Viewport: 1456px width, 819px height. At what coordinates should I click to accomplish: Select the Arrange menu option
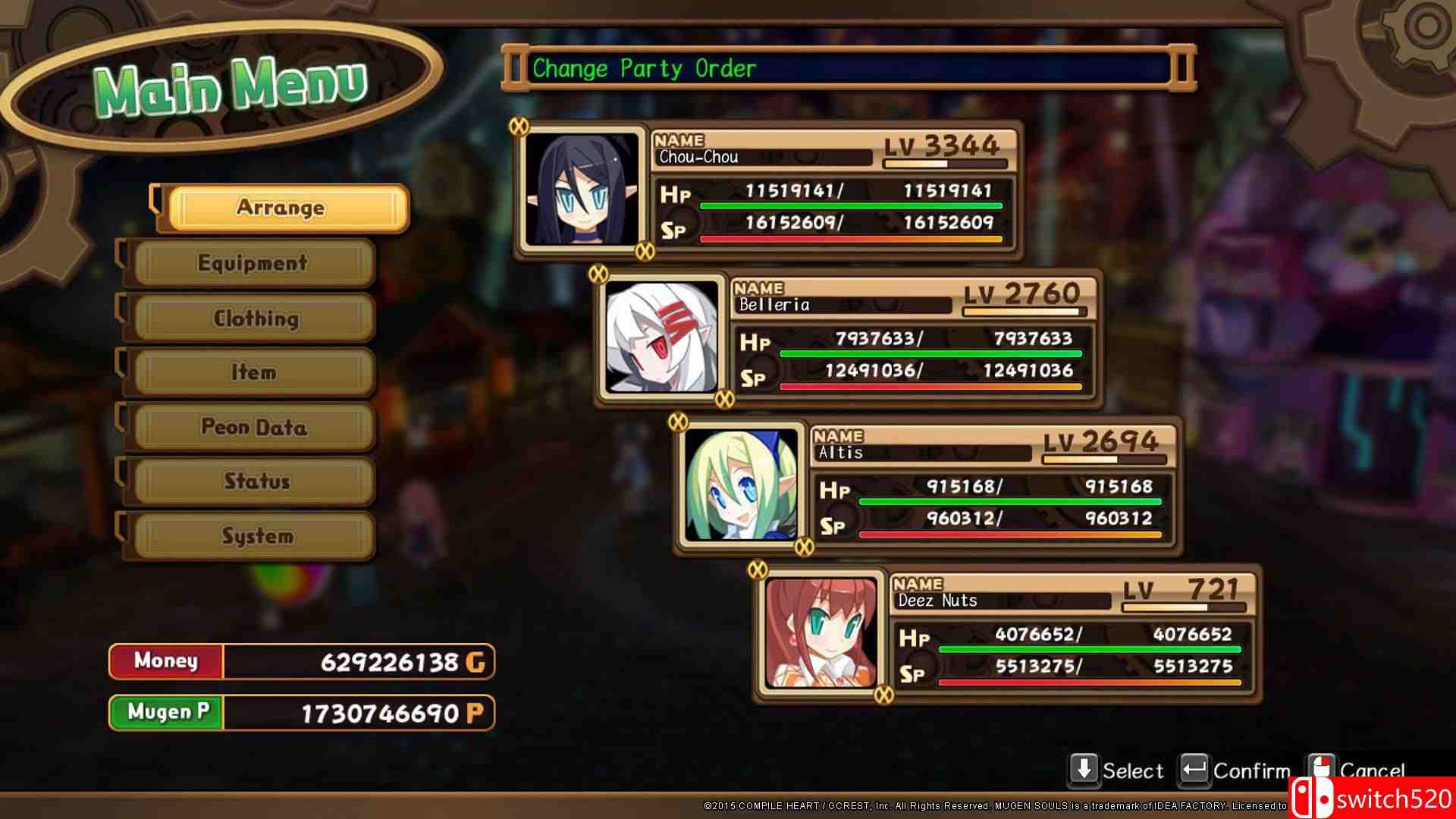(282, 207)
